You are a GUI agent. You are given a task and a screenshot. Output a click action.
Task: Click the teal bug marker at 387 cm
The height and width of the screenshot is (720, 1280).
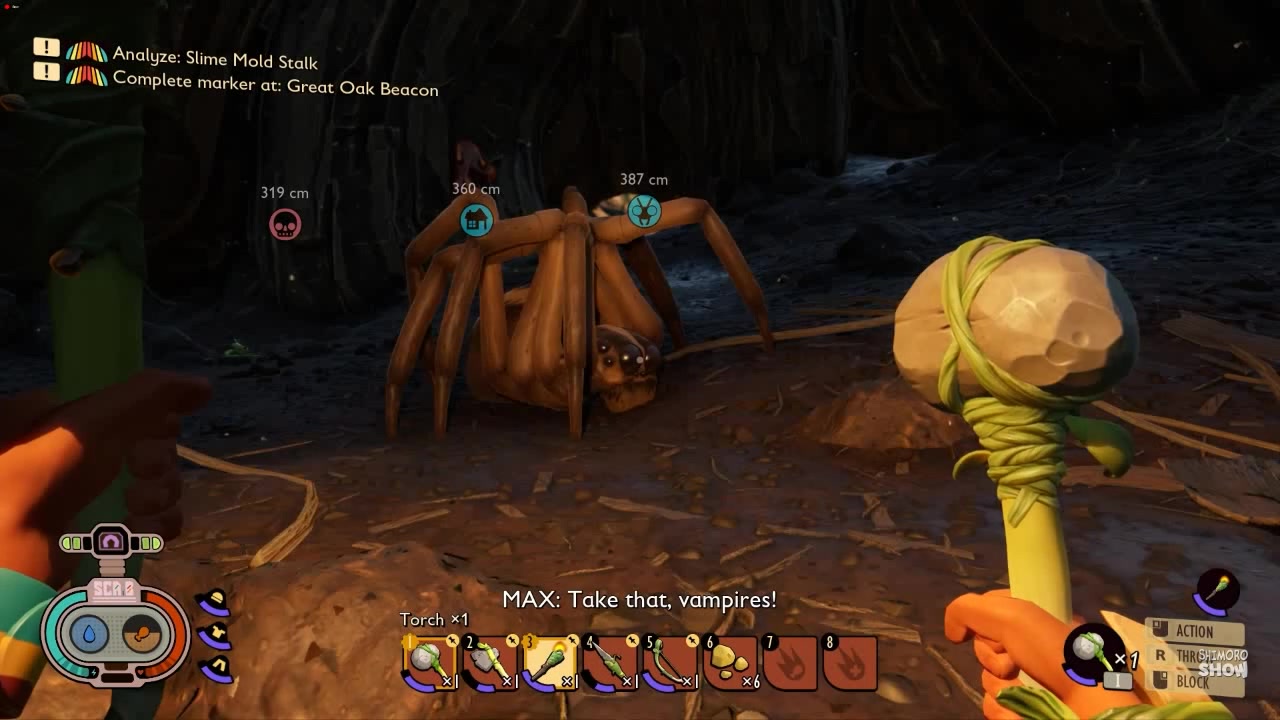pyautogui.click(x=644, y=211)
